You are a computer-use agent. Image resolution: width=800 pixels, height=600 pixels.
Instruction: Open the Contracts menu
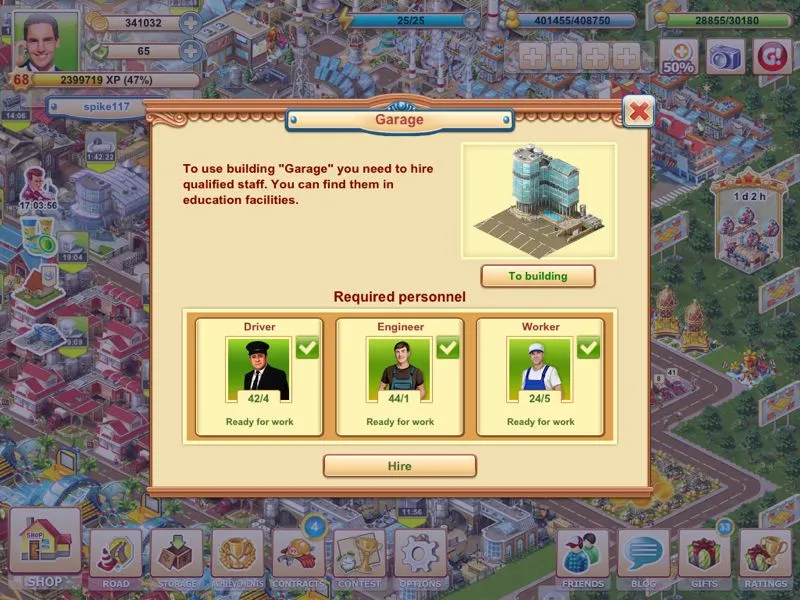298,556
